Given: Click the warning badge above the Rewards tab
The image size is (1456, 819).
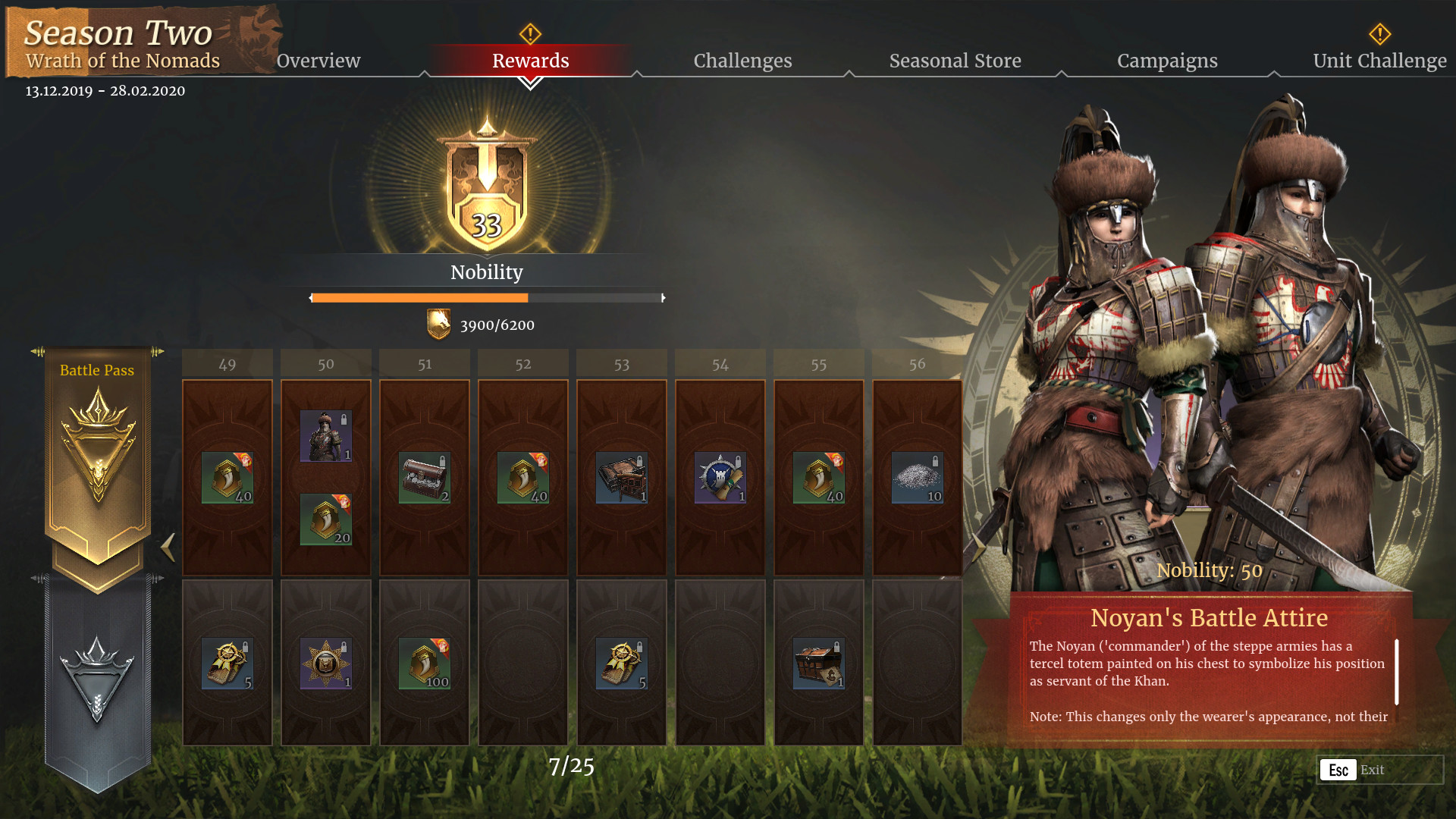Looking at the screenshot, I should pos(530,33).
